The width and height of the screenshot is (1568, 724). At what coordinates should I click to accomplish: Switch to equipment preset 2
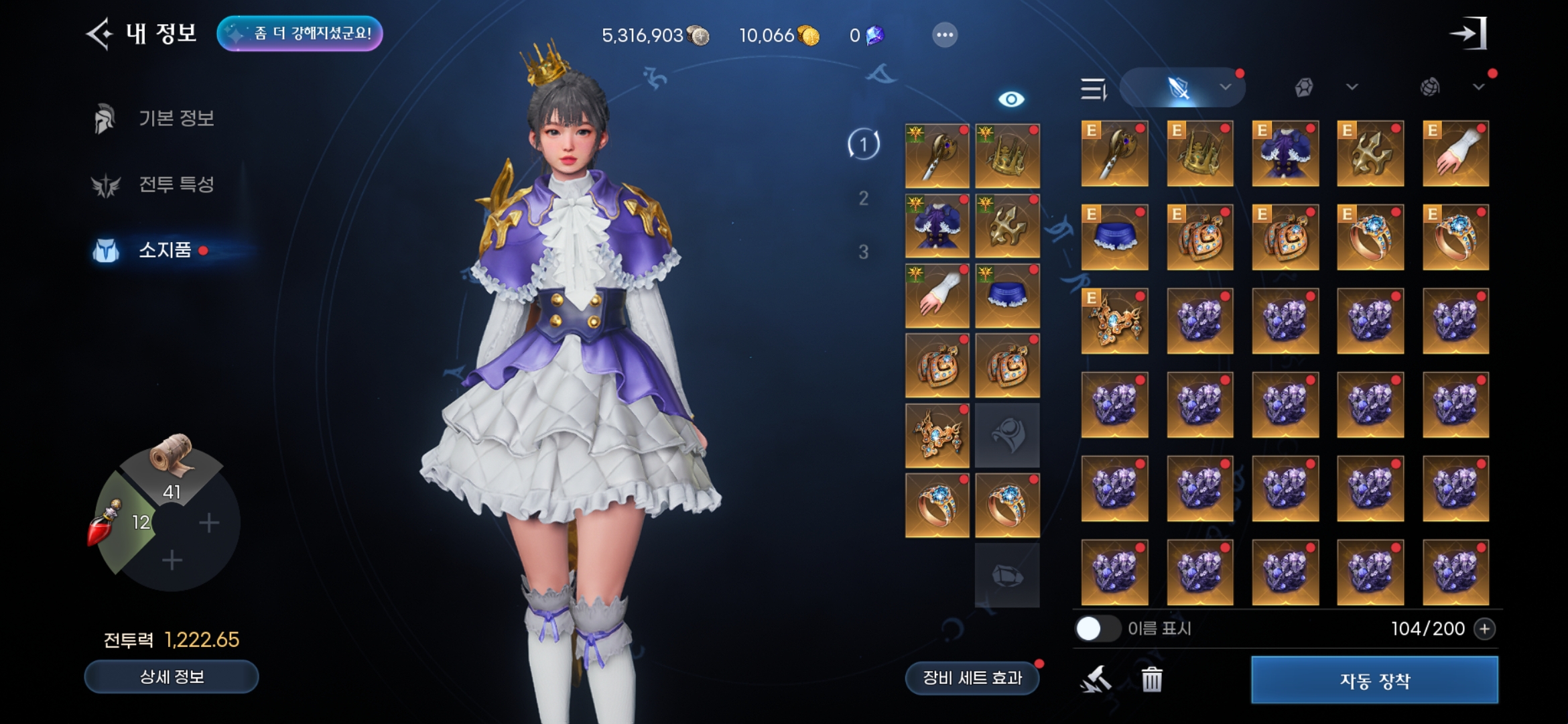click(863, 198)
